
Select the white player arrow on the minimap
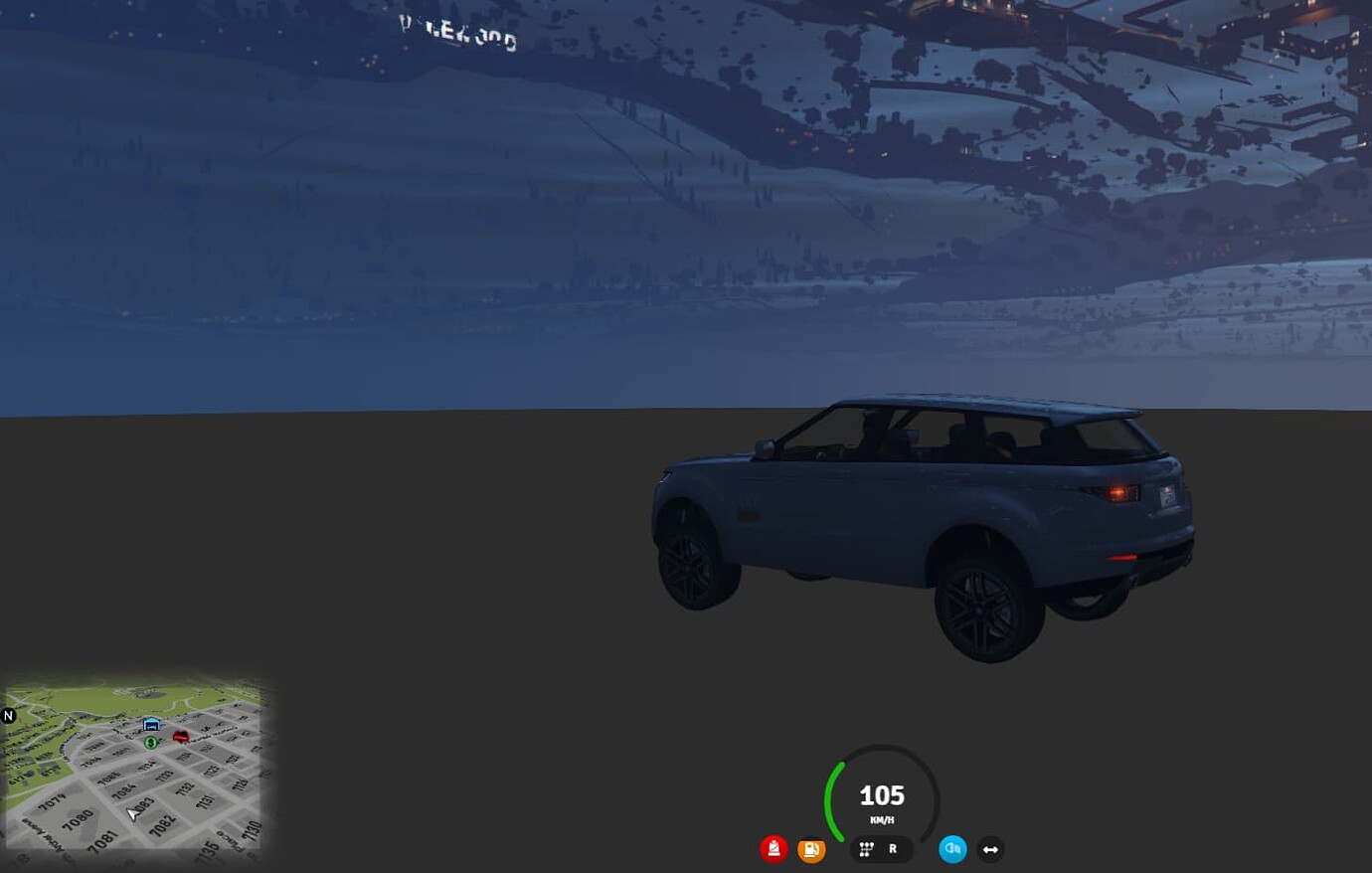click(133, 813)
